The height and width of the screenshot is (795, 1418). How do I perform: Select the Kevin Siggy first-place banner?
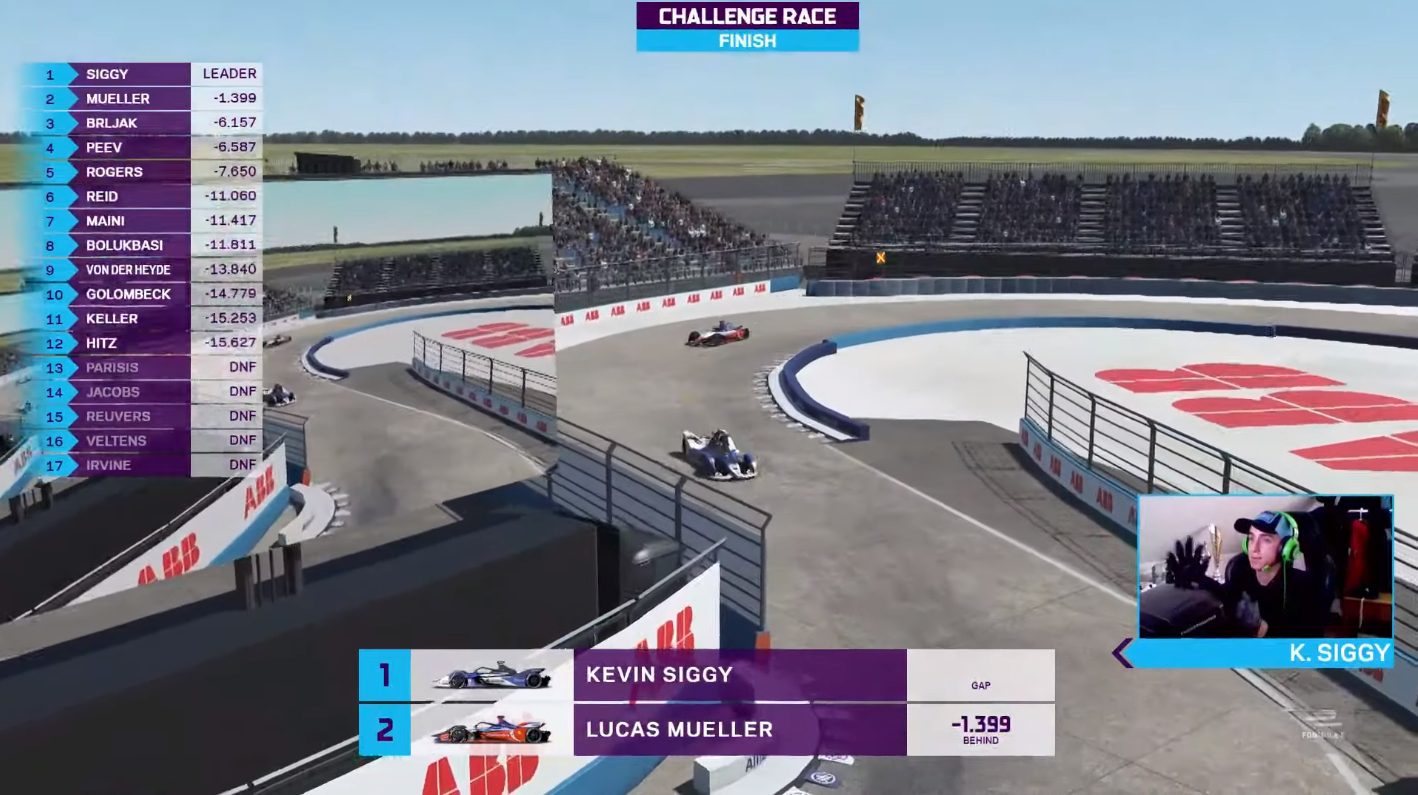click(x=706, y=675)
